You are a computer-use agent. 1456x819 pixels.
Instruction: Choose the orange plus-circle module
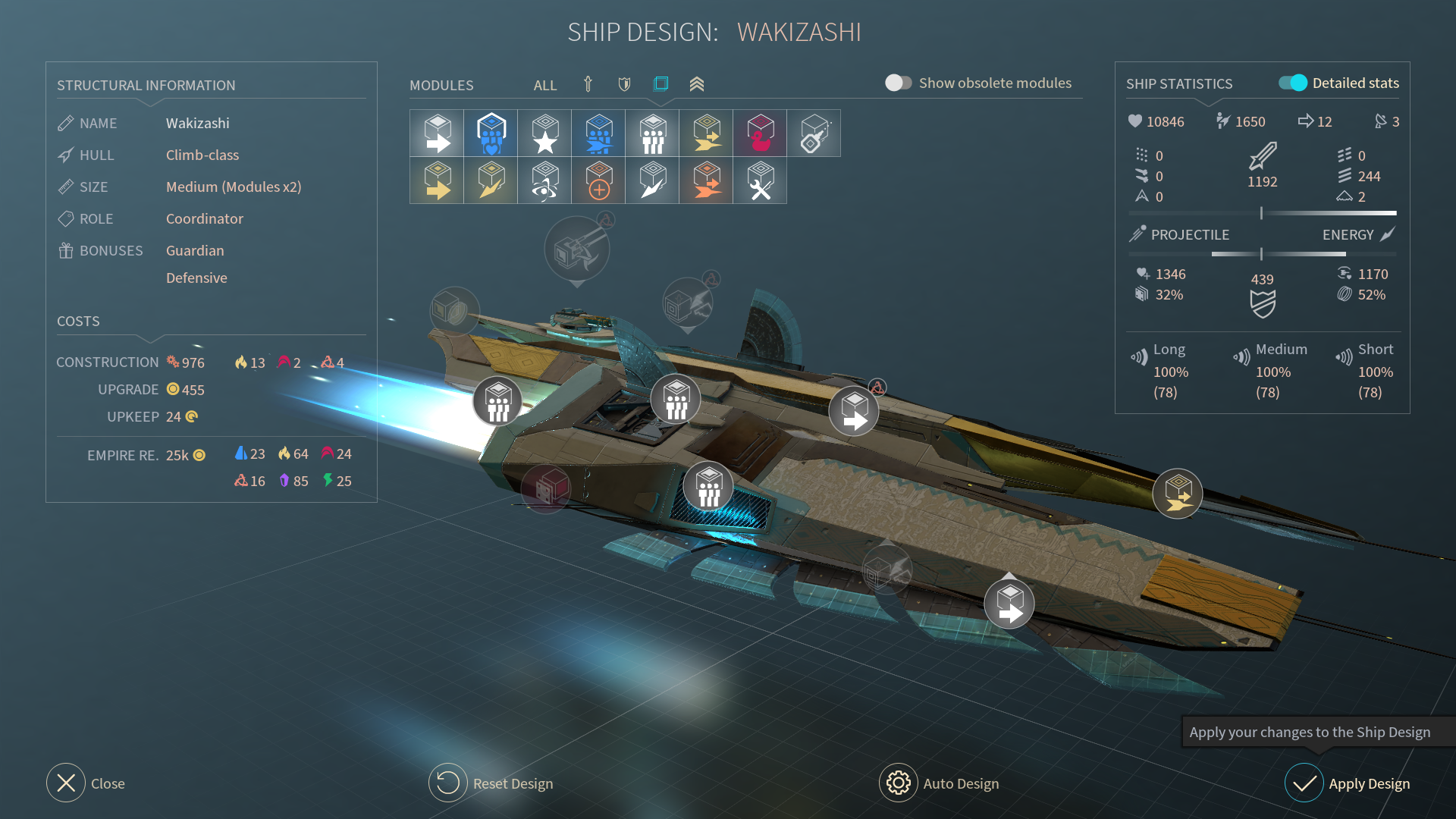598,180
